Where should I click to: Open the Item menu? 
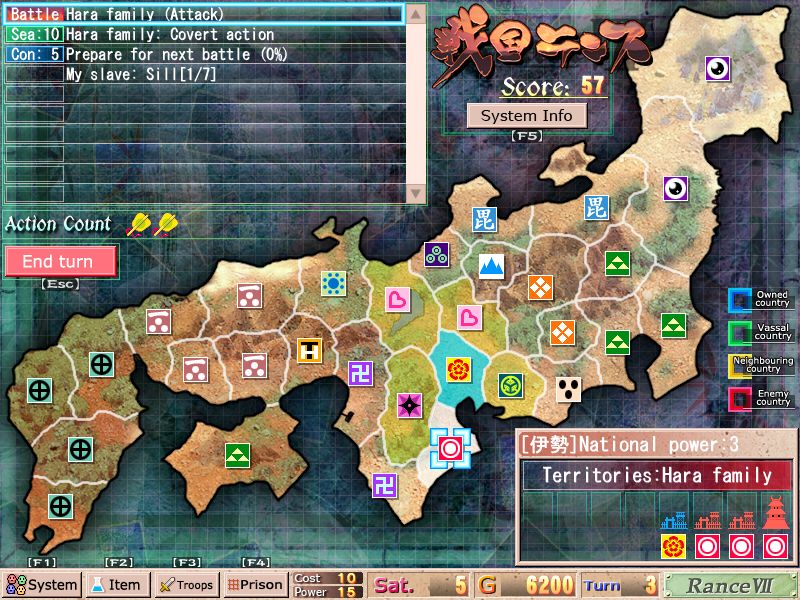tap(117, 584)
